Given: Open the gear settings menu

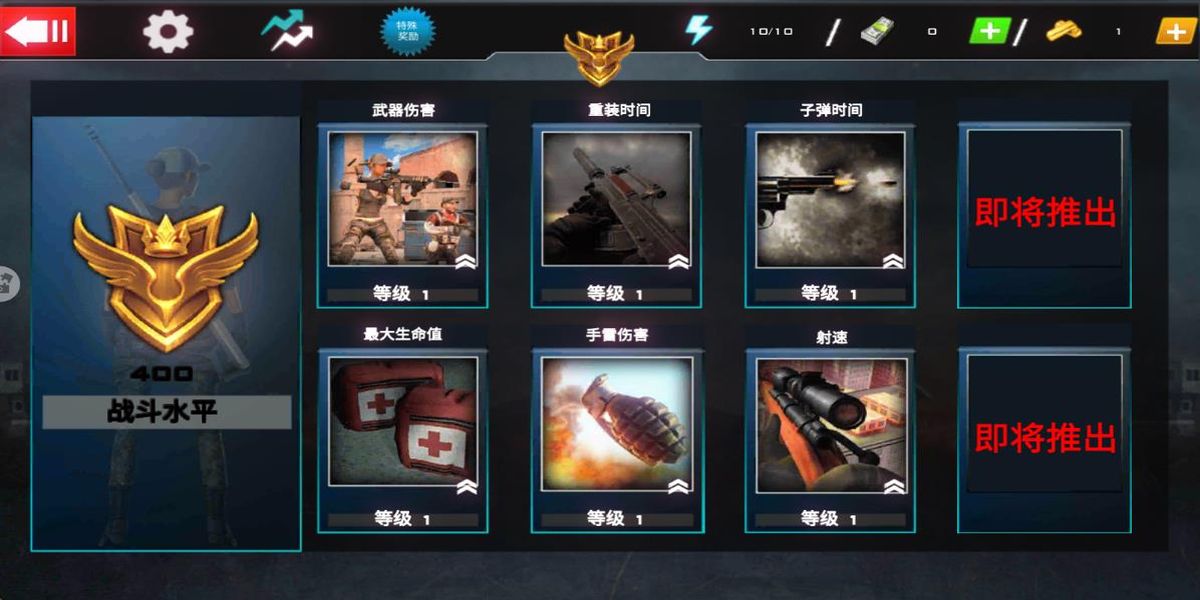Looking at the screenshot, I should (168, 32).
